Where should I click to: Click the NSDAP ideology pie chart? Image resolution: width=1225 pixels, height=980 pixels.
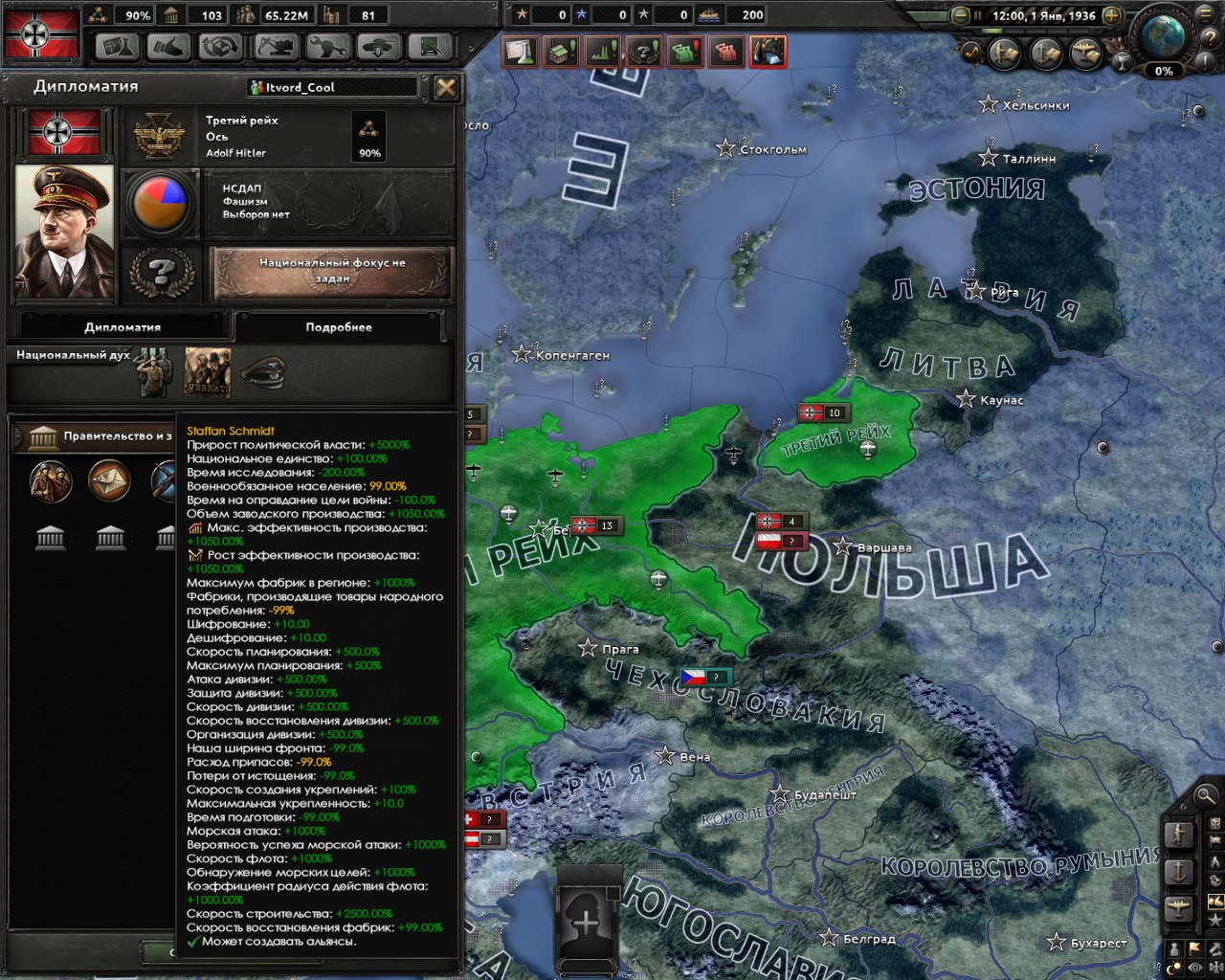[x=161, y=203]
